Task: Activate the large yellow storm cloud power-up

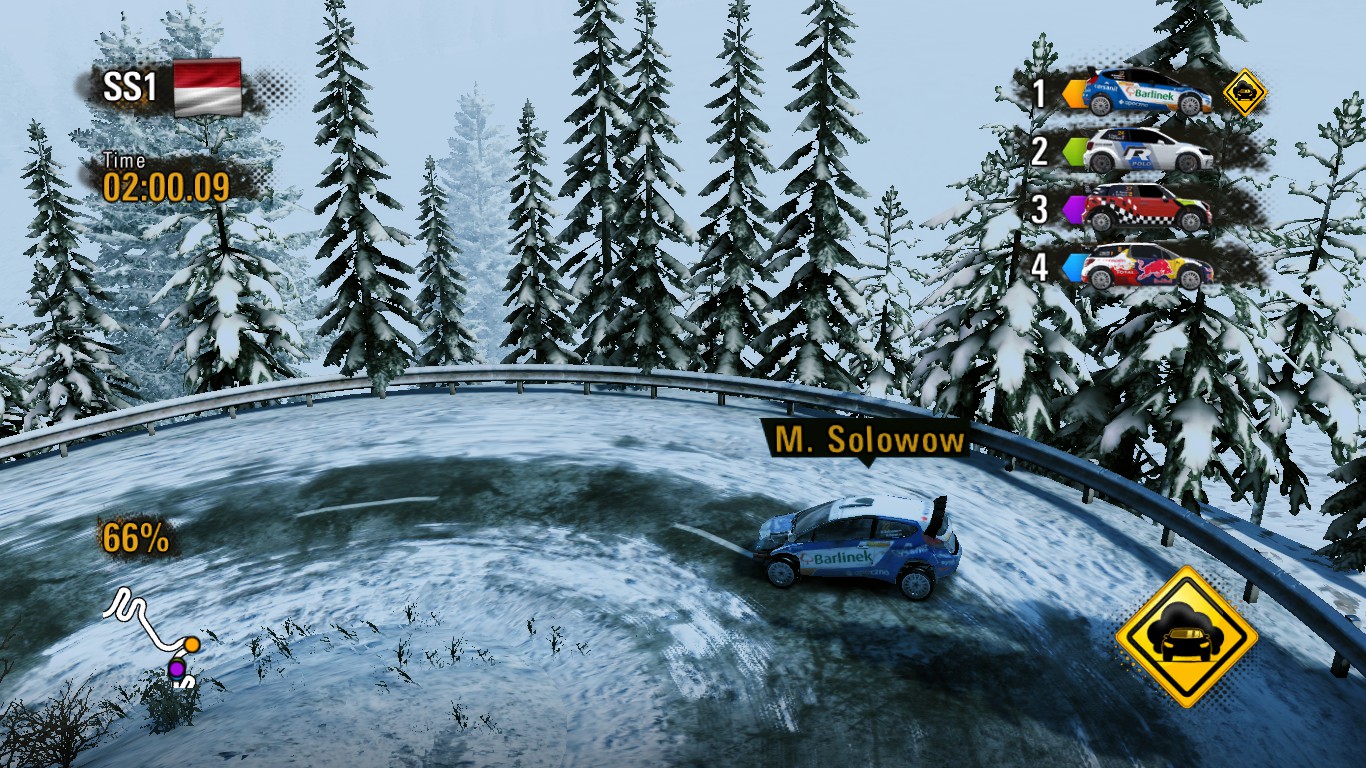Action: tap(1186, 636)
